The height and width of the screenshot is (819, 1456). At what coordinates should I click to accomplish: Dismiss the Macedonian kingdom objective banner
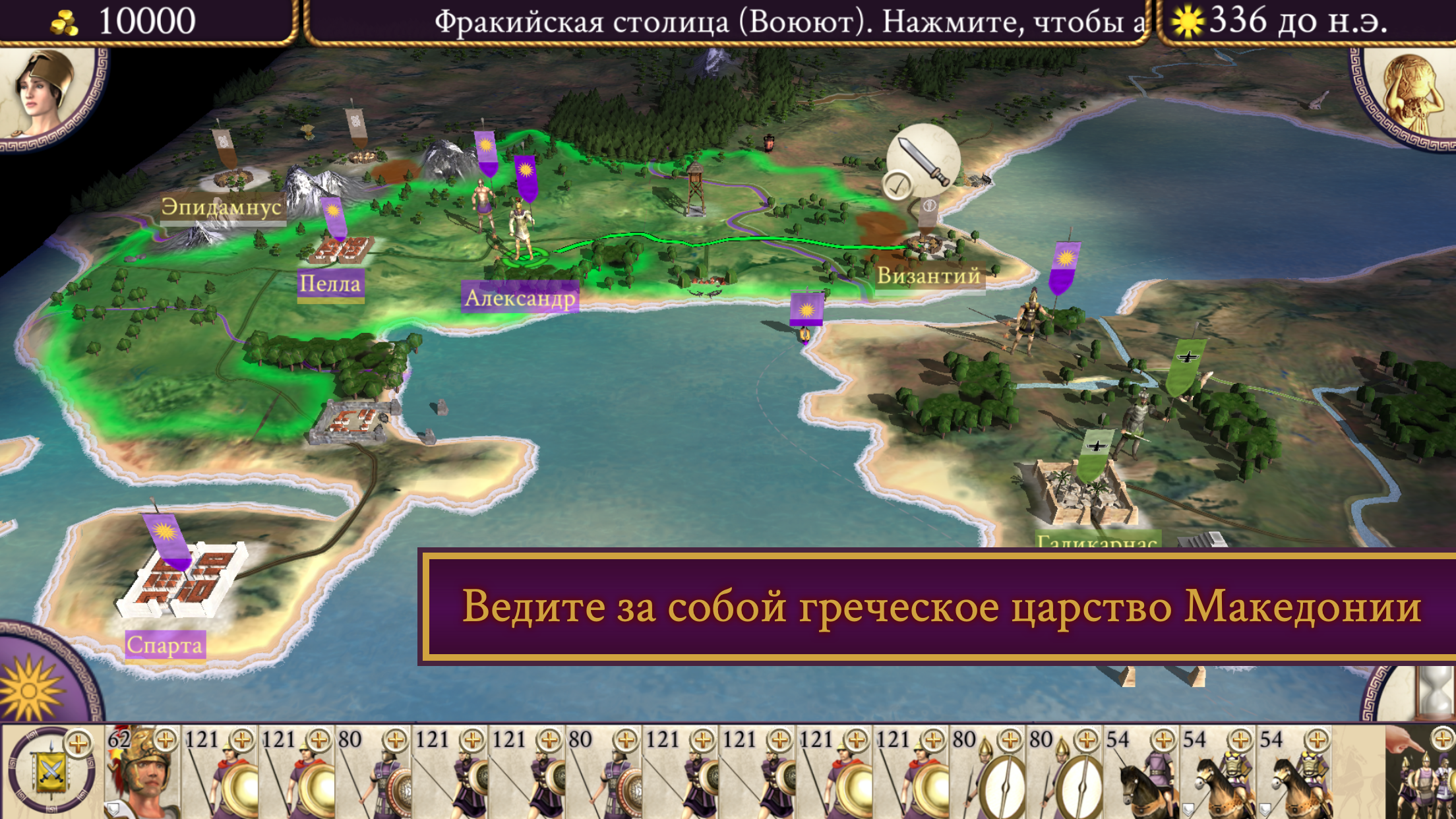pos(940,606)
